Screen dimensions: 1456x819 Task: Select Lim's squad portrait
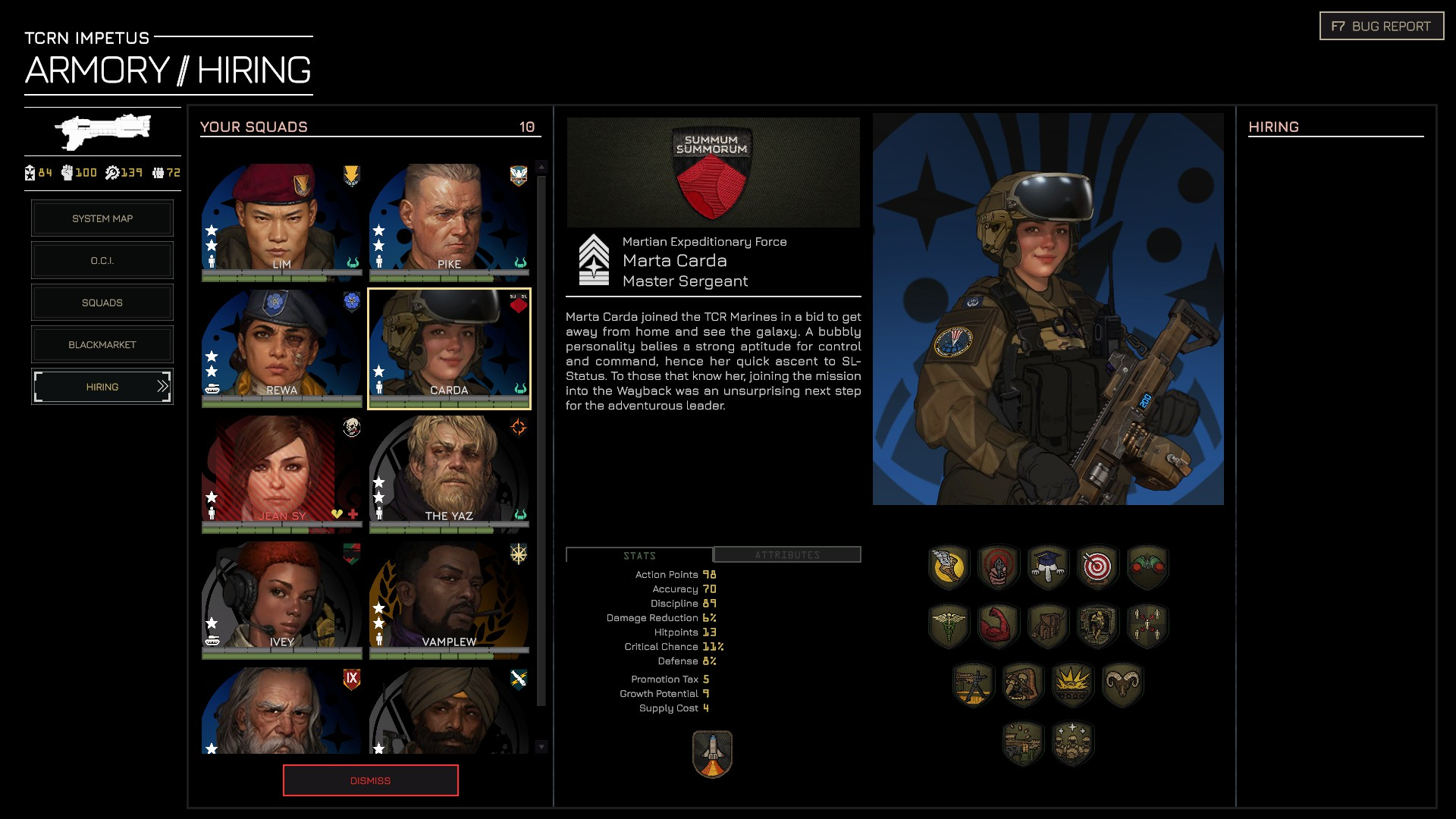click(x=281, y=220)
